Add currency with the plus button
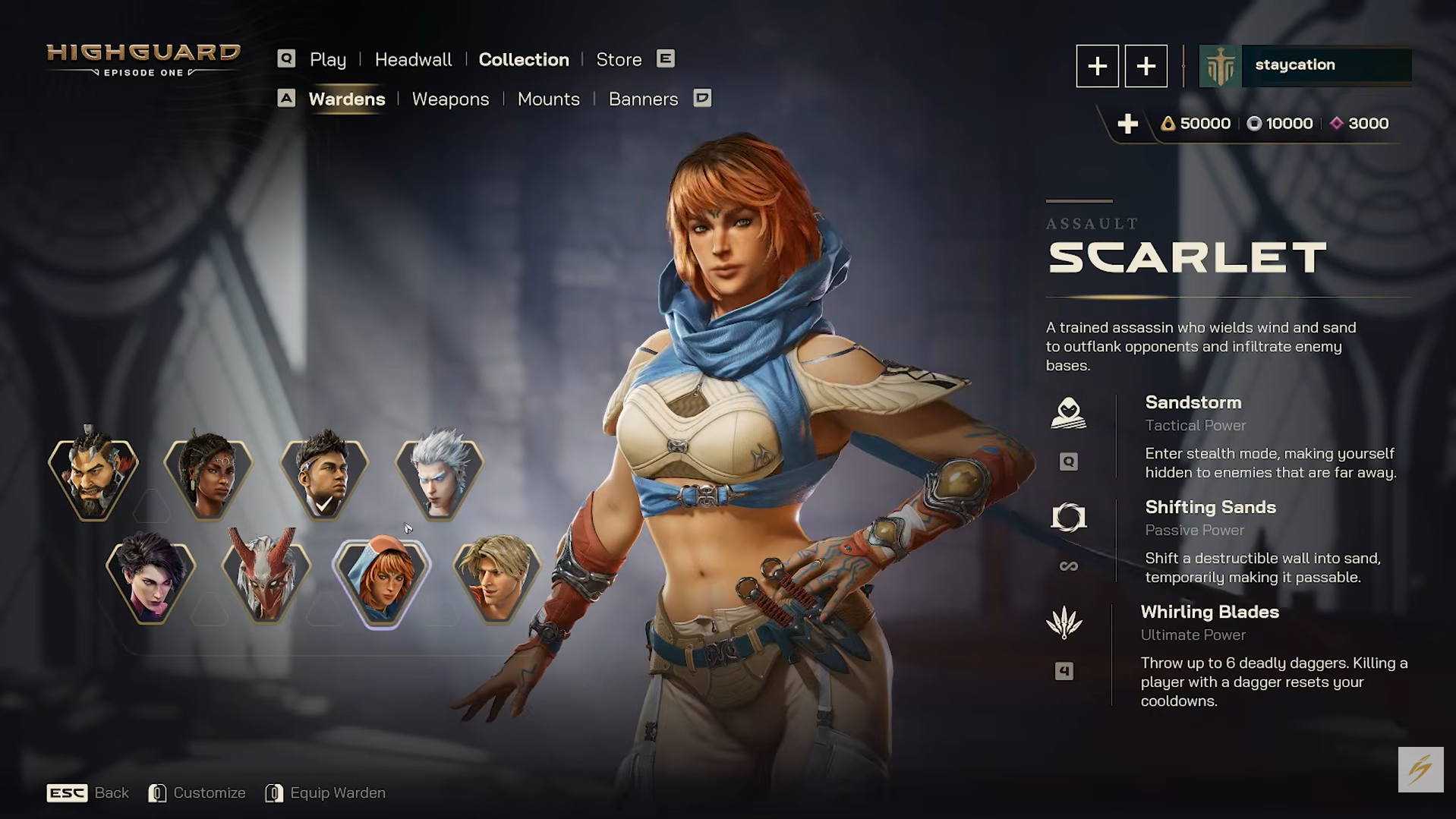Viewport: 1456px width, 819px height. [x=1127, y=124]
